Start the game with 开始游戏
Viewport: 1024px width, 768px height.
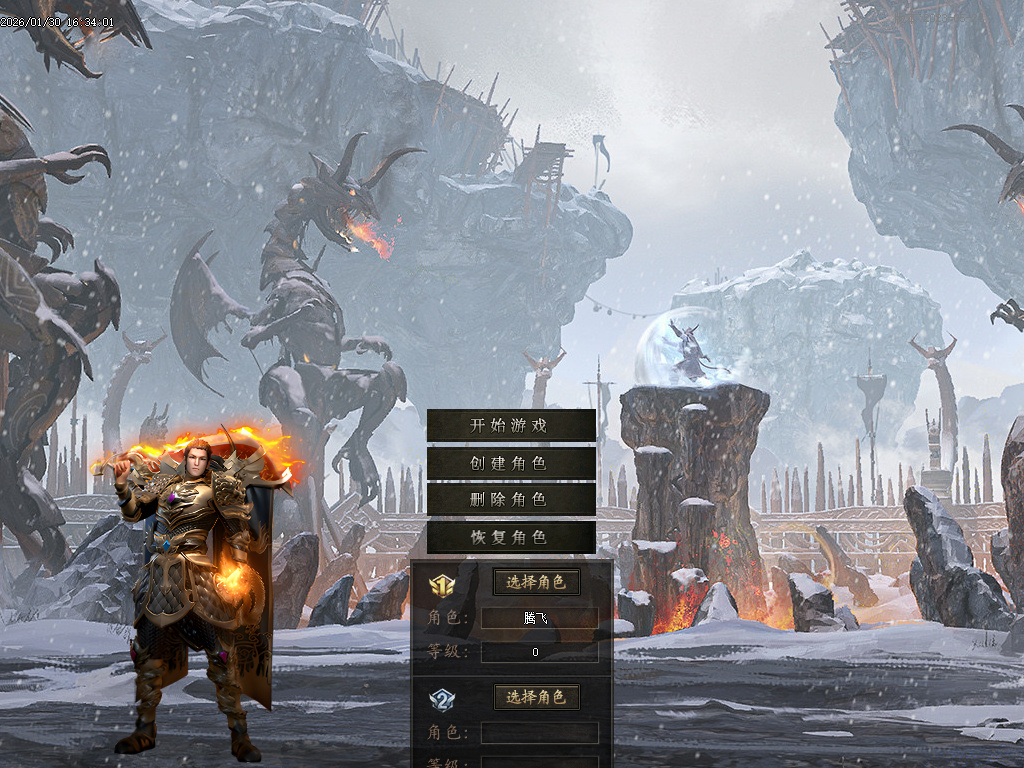[510, 425]
